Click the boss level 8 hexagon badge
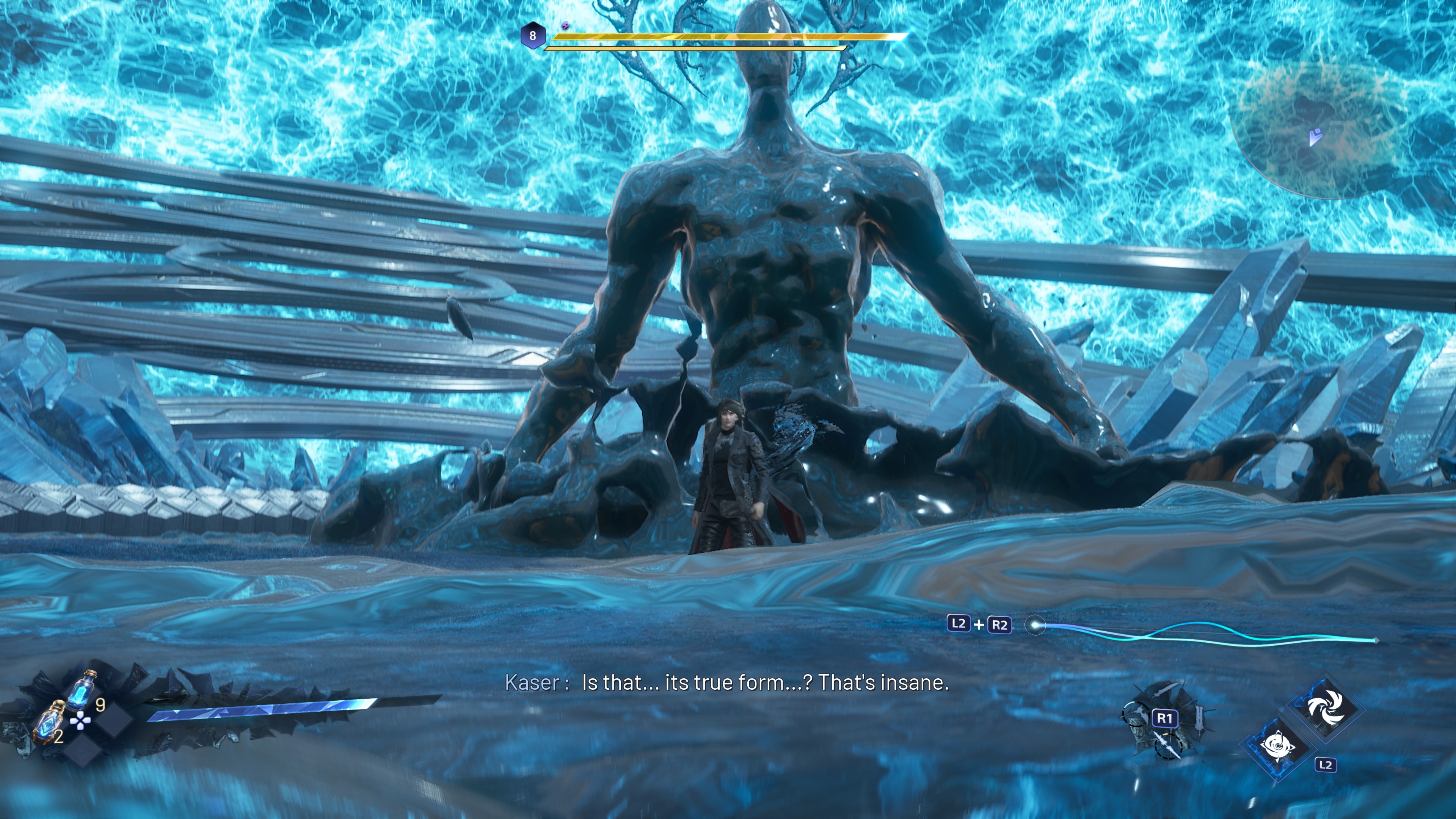Screen dimensions: 1456x819 pyautogui.click(x=532, y=36)
